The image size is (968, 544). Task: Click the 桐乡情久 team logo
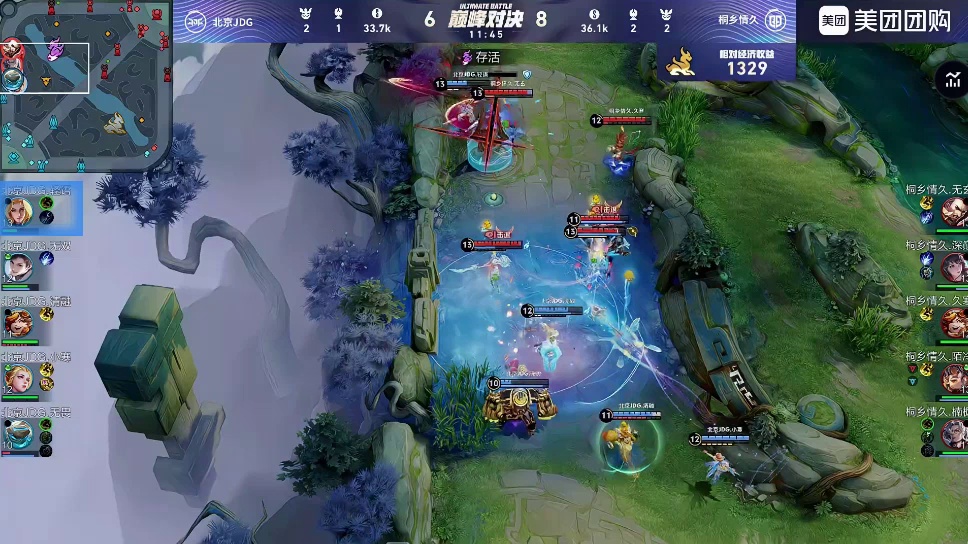pyautogui.click(x=775, y=20)
